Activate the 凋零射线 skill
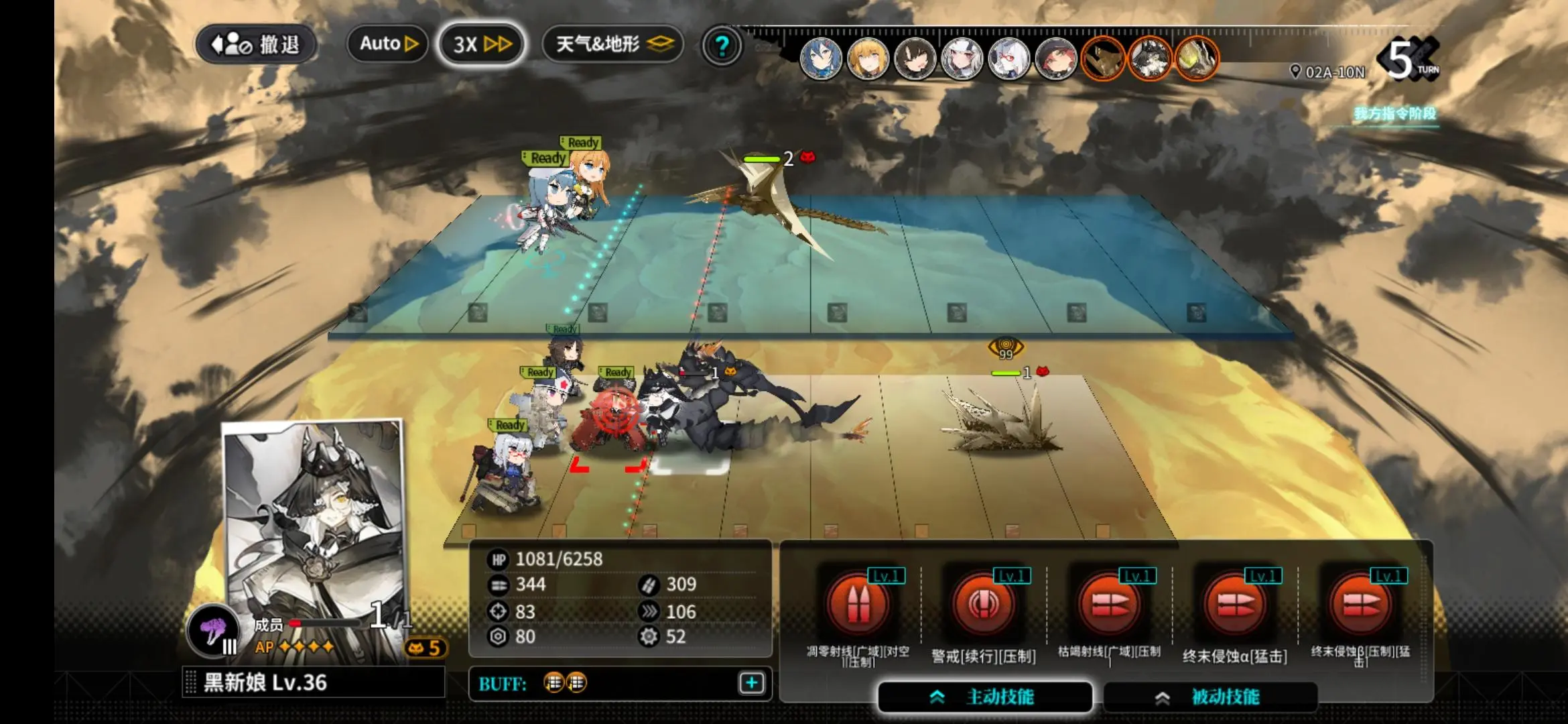Viewport: 1568px width, 724px height. click(x=858, y=605)
